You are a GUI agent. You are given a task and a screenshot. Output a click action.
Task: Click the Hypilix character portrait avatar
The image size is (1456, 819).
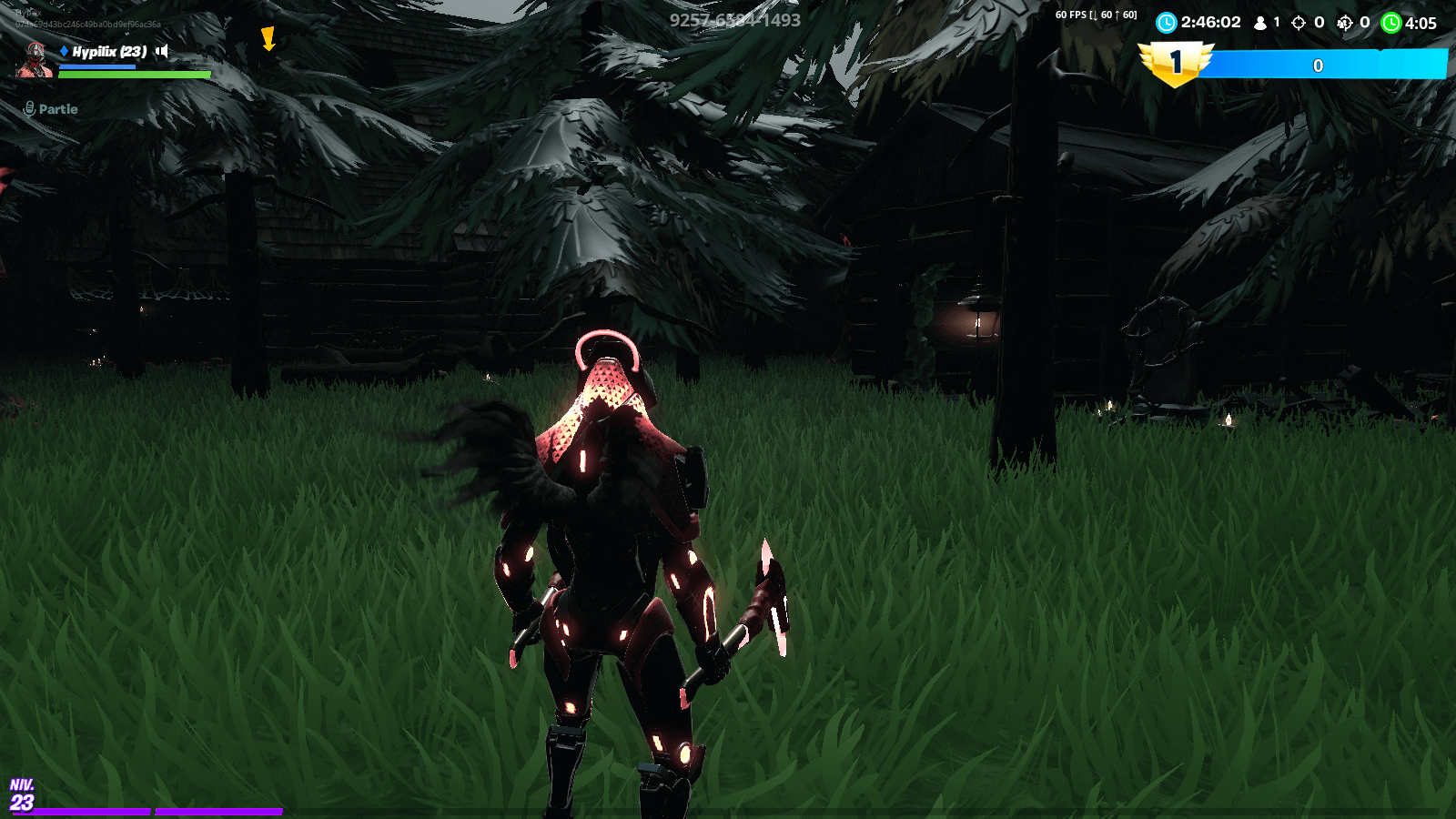click(x=35, y=59)
